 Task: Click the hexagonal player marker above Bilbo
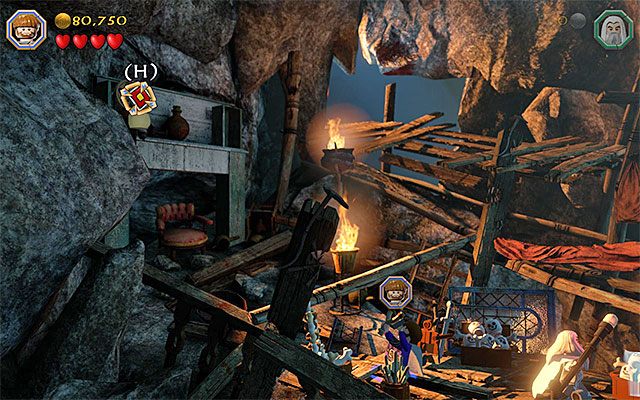(394, 292)
